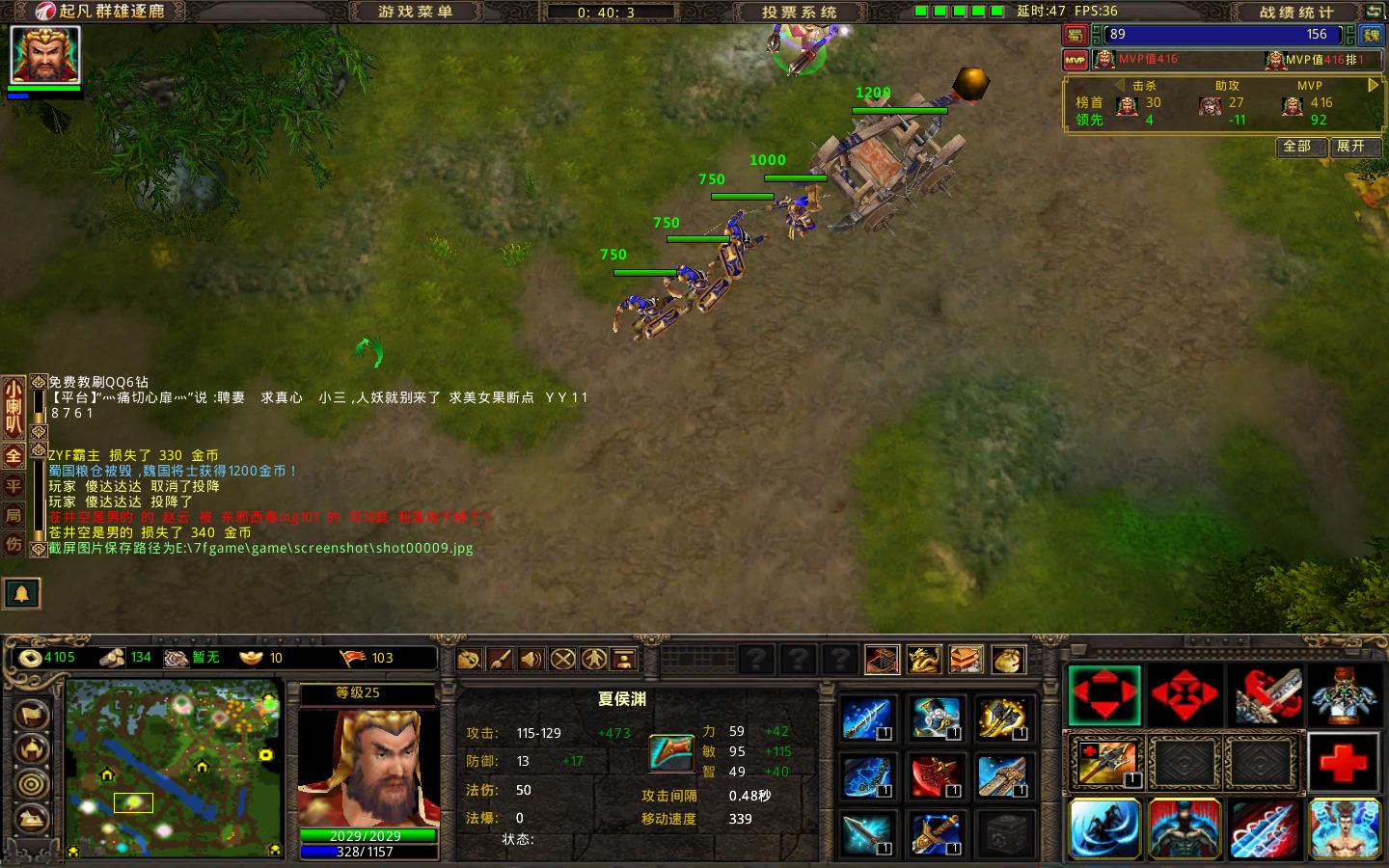Screen dimensions: 1389x868
Task: Click the right arrow on the stats panel
Action: click(1374, 85)
